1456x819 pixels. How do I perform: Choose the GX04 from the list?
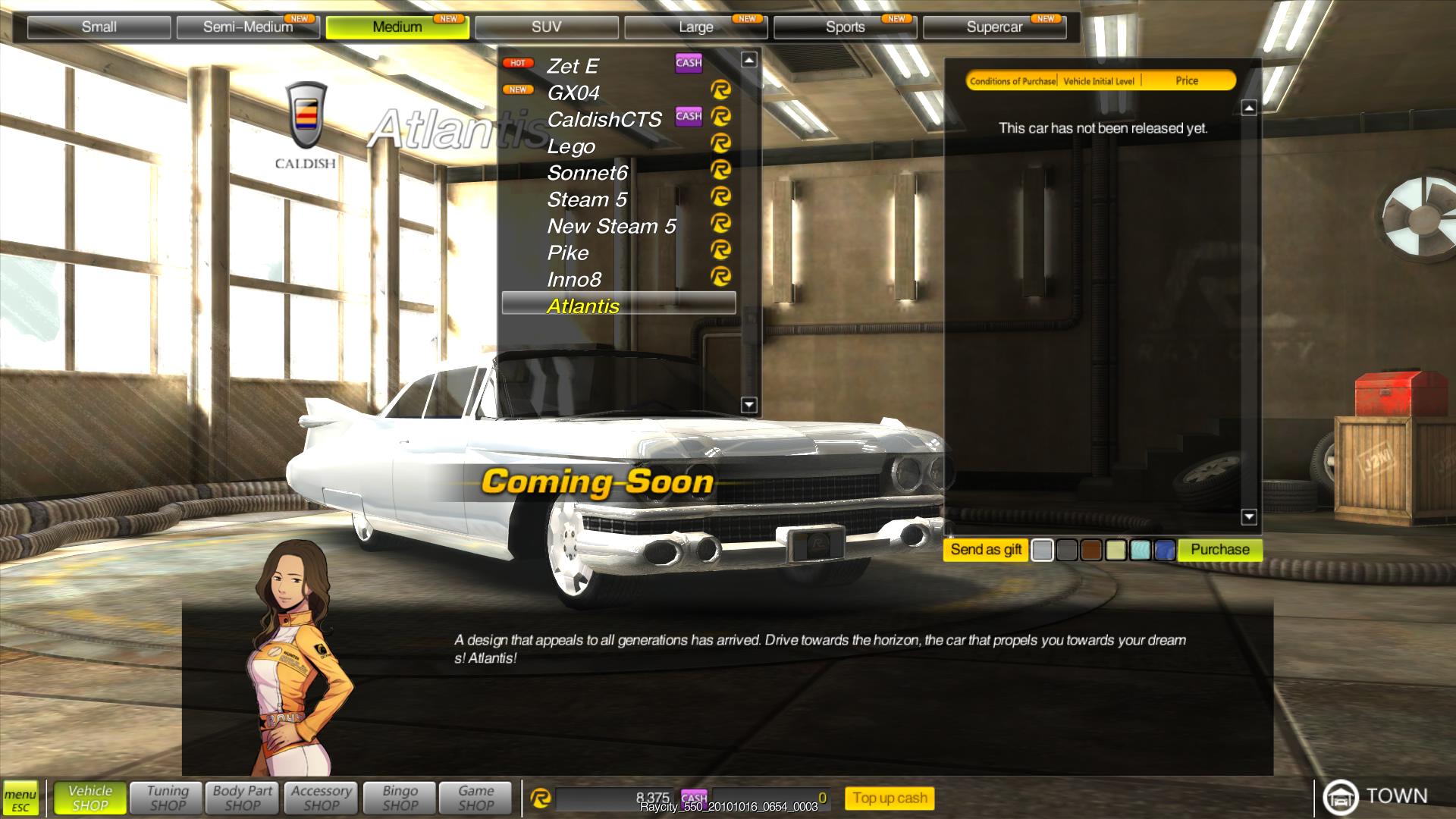(573, 93)
